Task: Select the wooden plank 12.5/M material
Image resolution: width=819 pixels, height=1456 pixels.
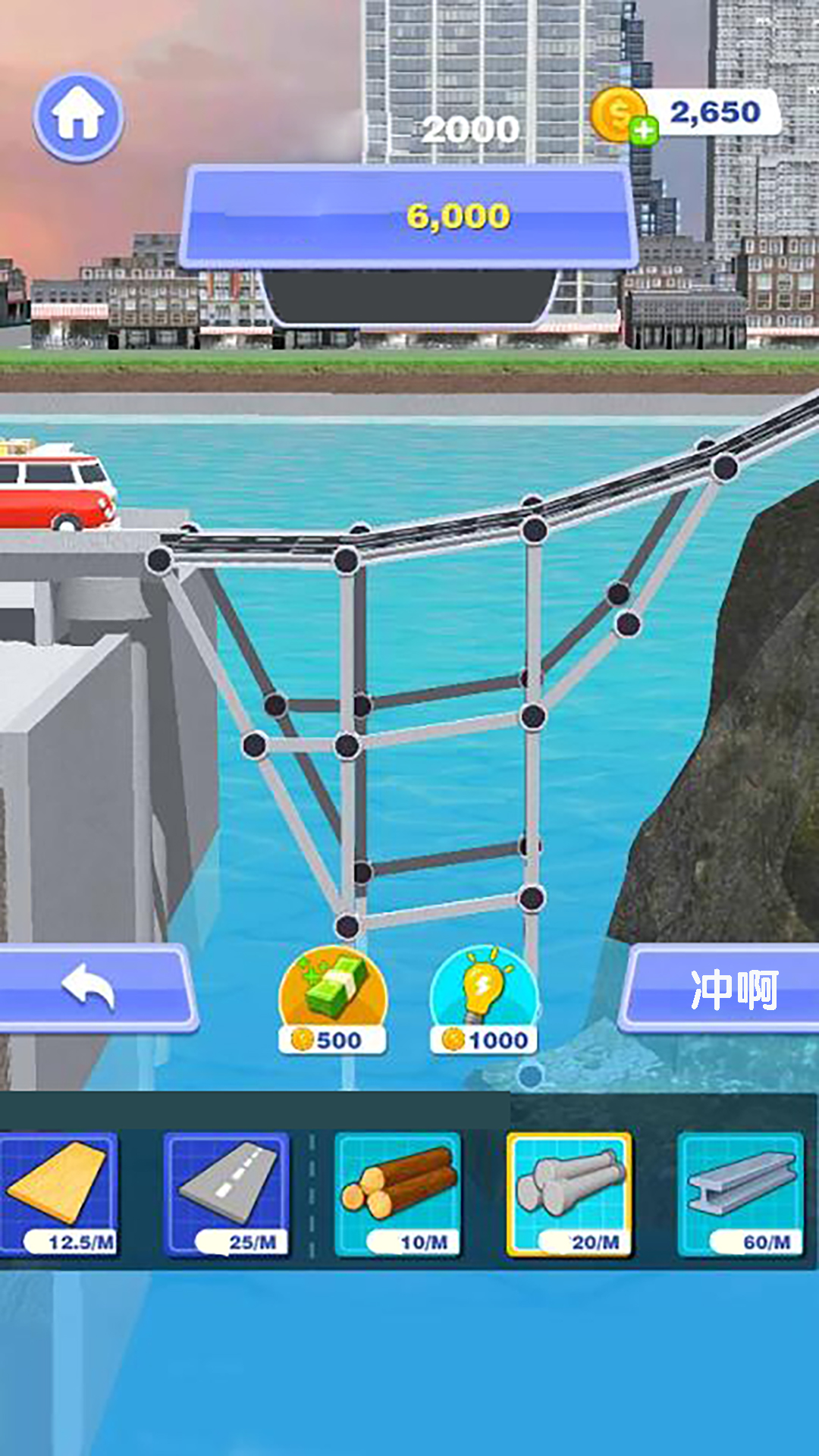Action: point(59,1193)
